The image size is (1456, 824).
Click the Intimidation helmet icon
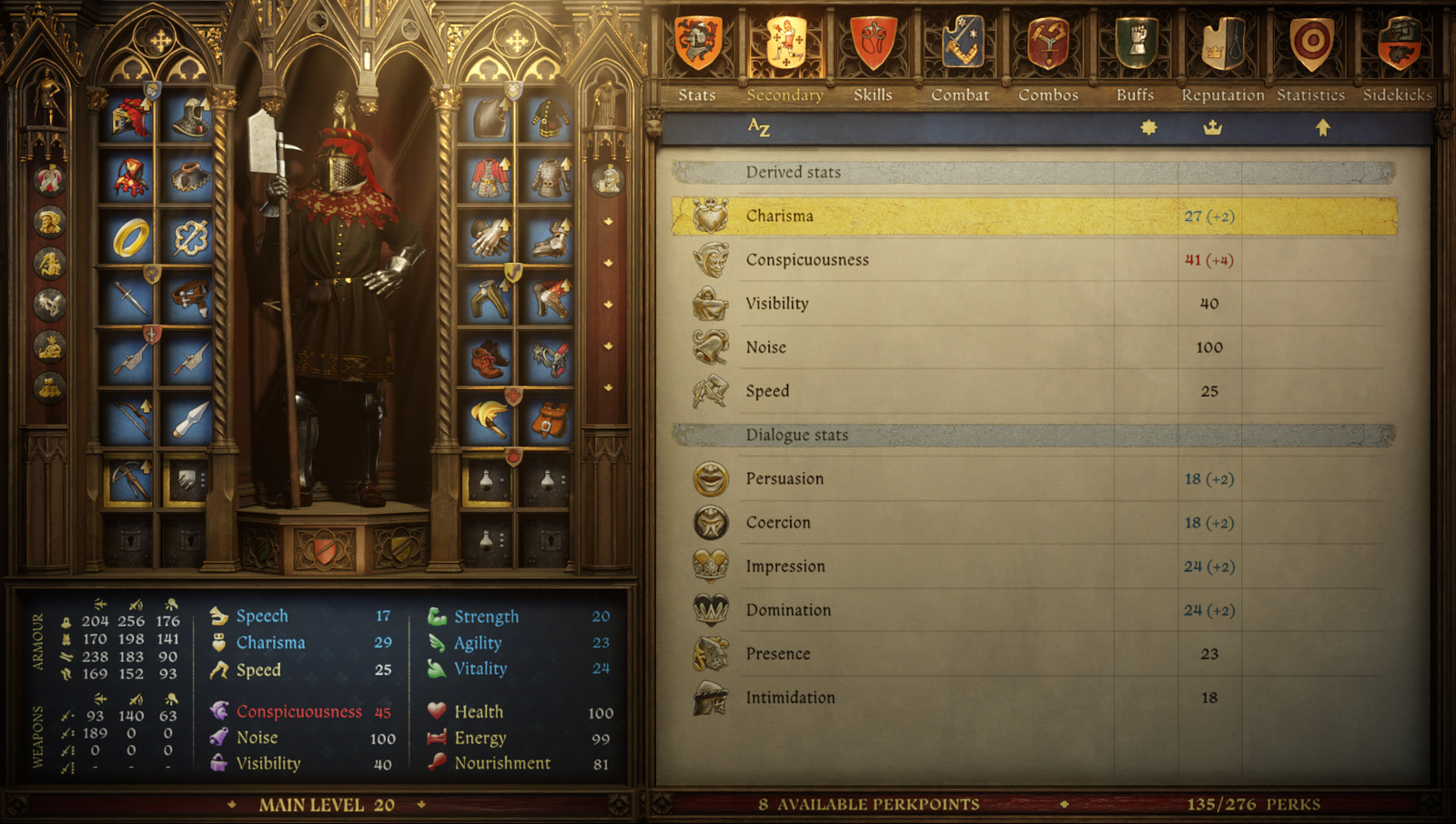click(x=711, y=697)
